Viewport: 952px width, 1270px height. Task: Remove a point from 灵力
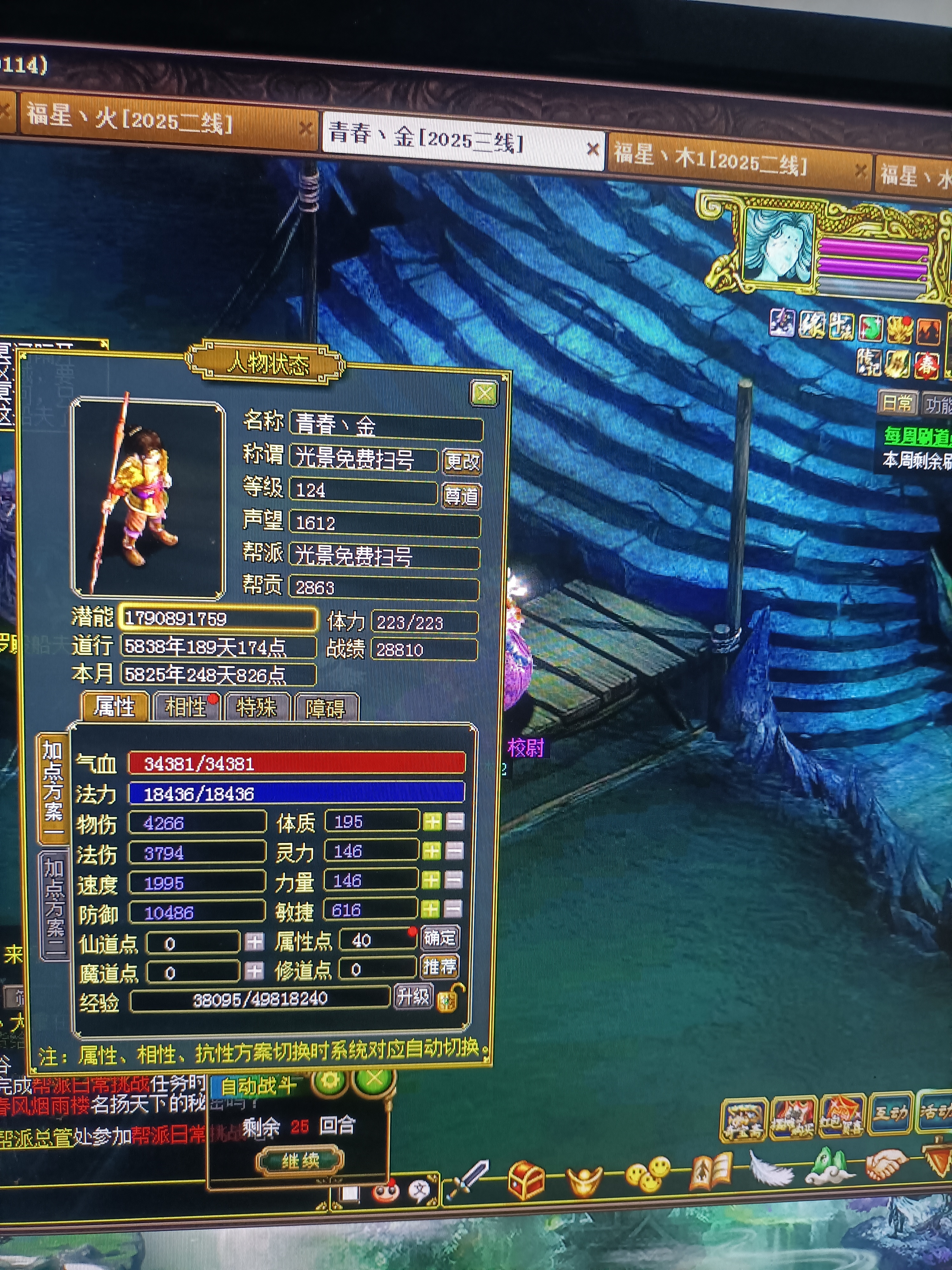pos(454,851)
